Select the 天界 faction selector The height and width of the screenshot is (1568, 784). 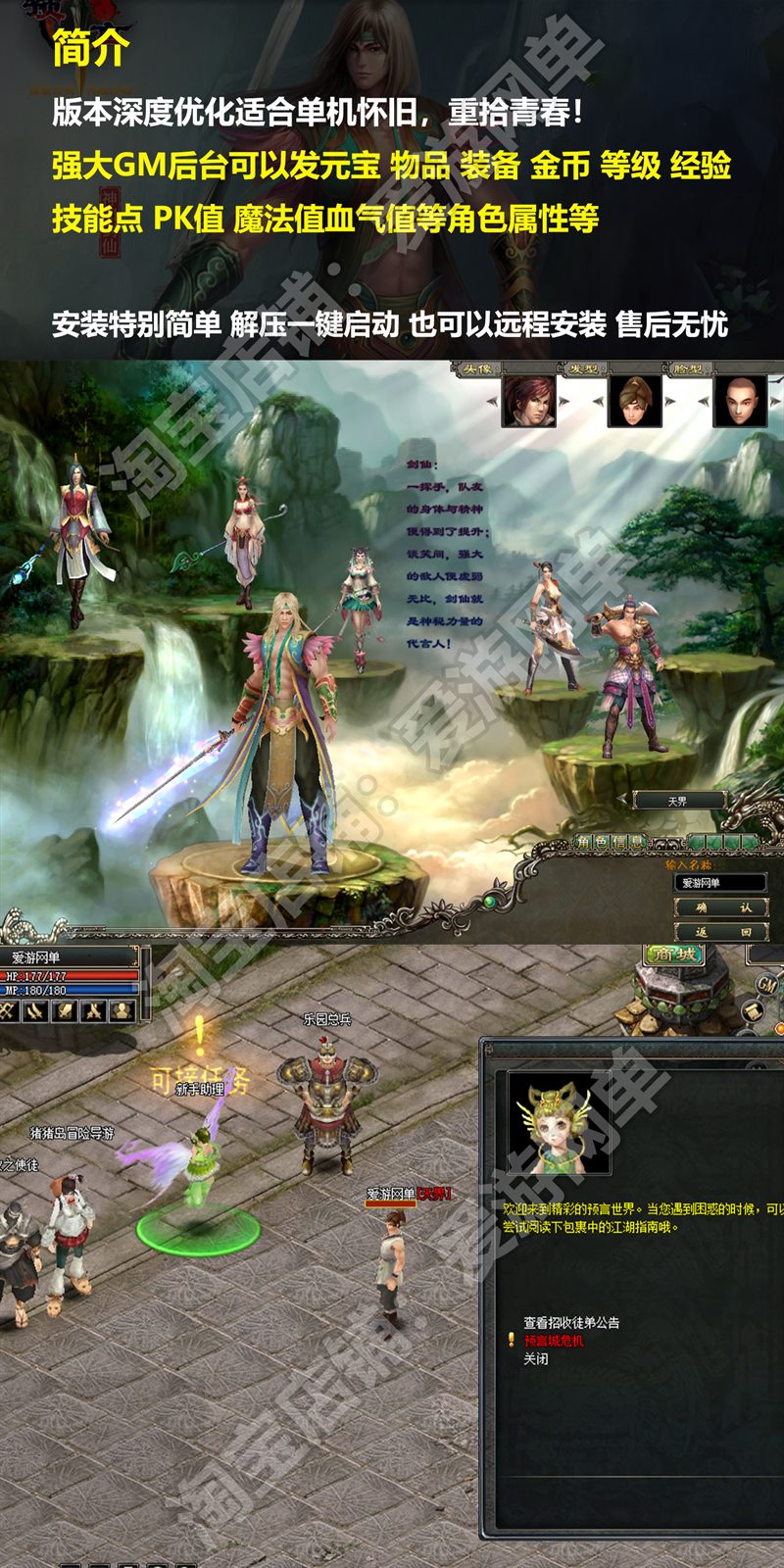point(677,801)
